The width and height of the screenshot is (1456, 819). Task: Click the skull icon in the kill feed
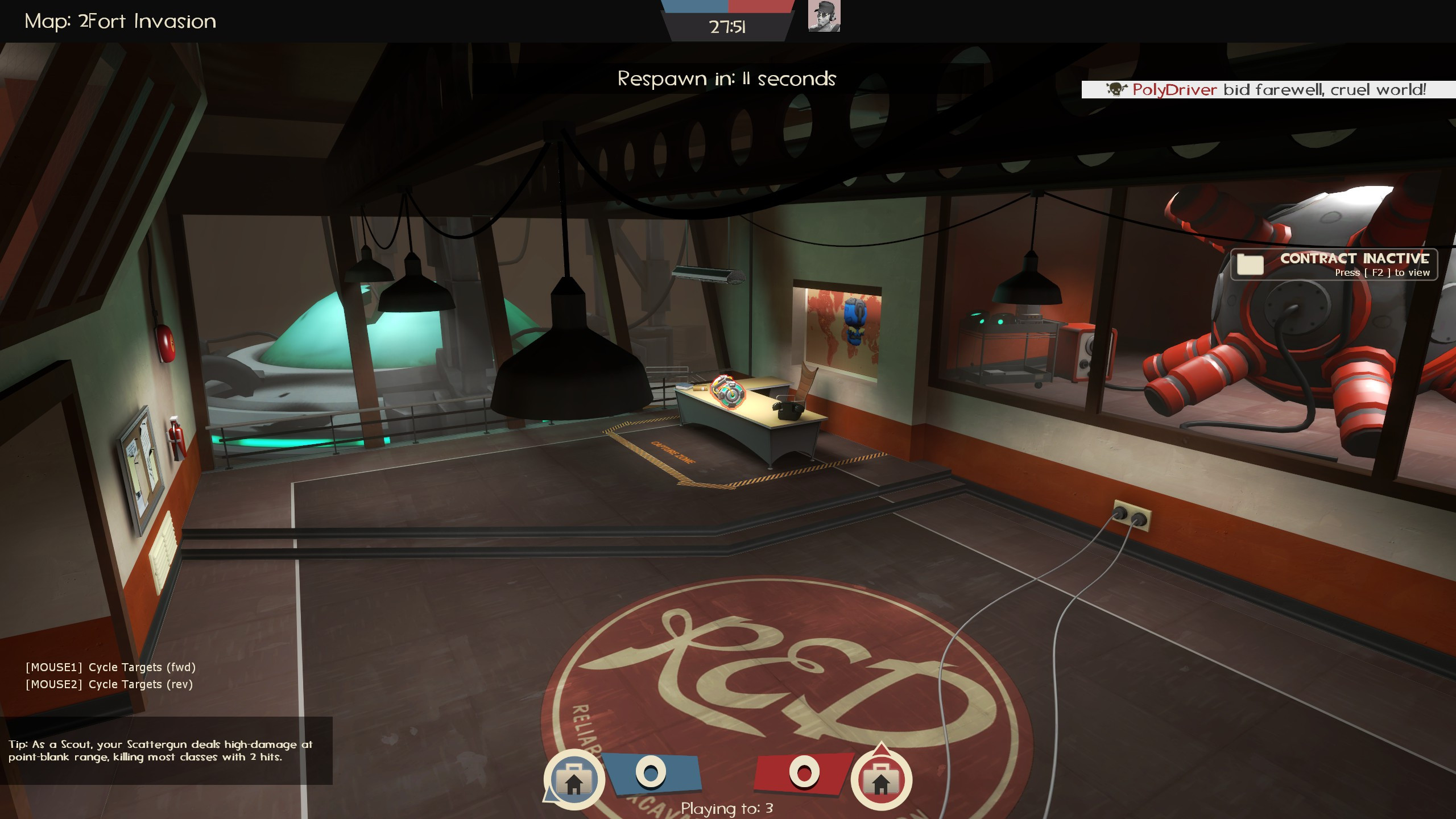[x=1115, y=89]
